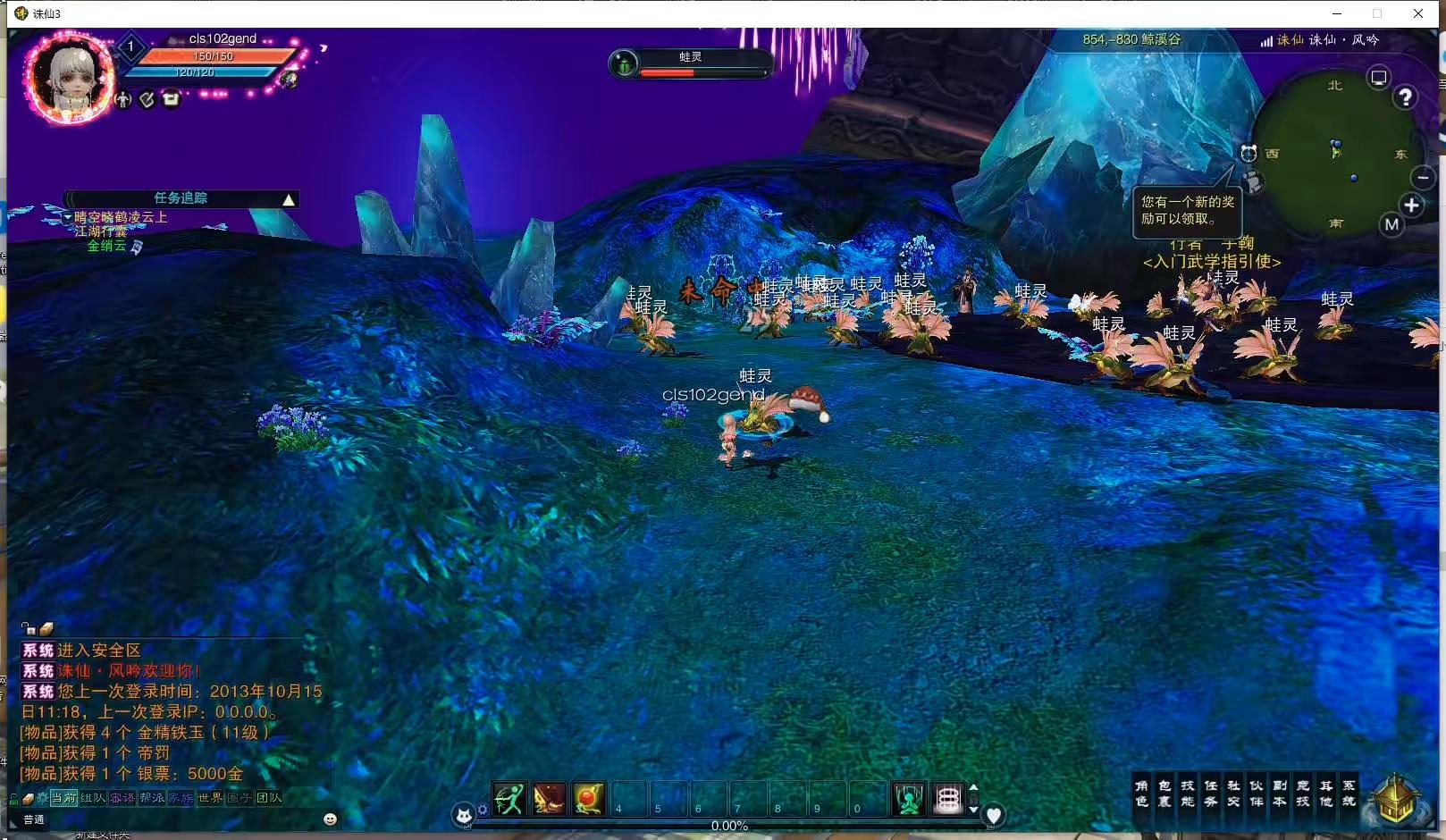The height and width of the screenshot is (840, 1446).
Task: Click the golden pavilion shop icon
Action: click(x=1395, y=798)
